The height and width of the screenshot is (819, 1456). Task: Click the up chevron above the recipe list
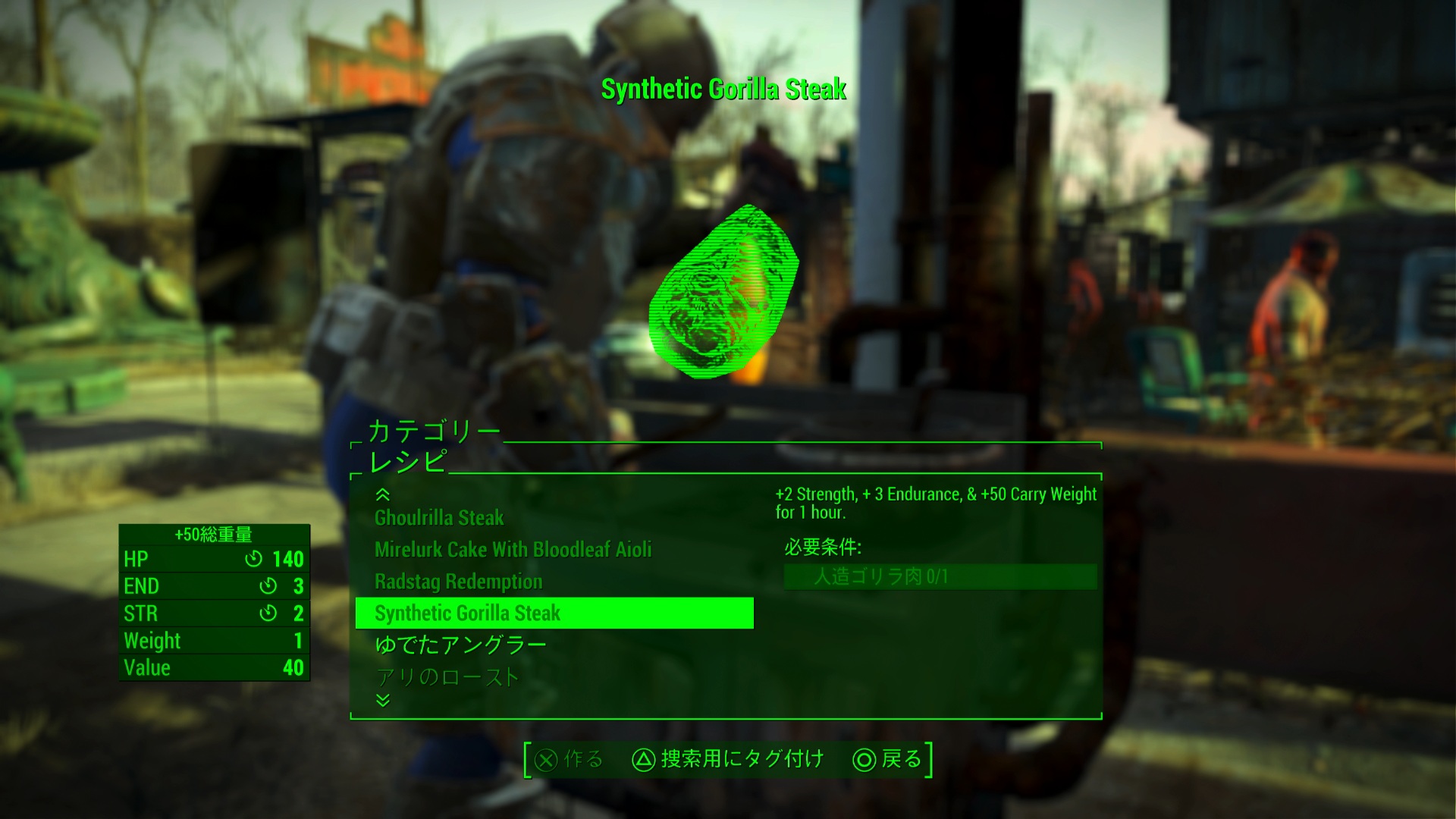383,495
